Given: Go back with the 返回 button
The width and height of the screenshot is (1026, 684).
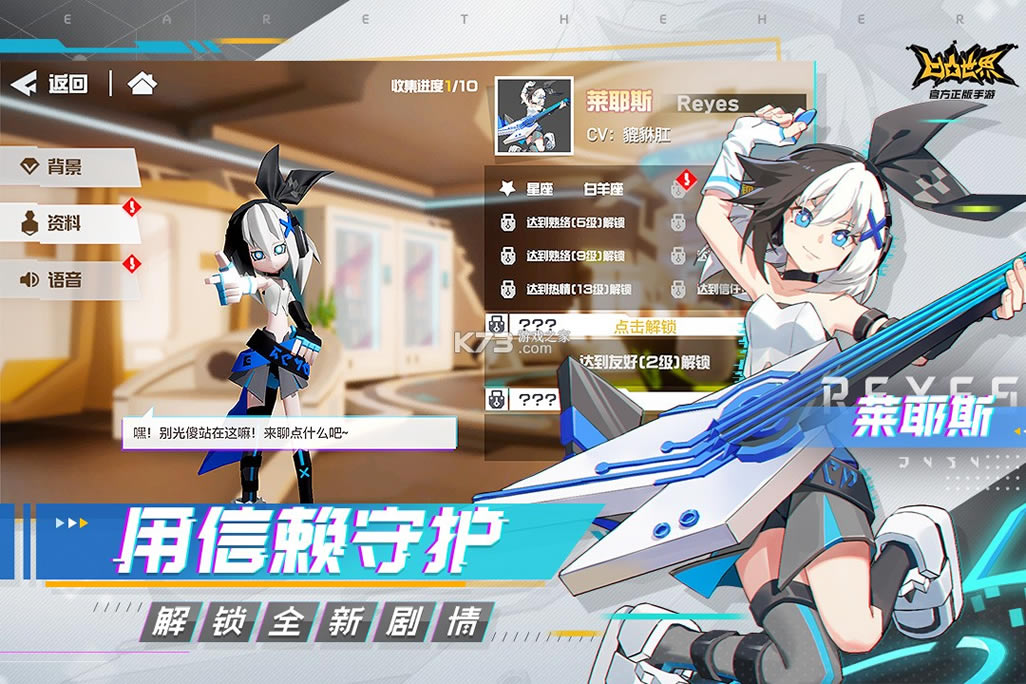Looking at the screenshot, I should (50, 84).
